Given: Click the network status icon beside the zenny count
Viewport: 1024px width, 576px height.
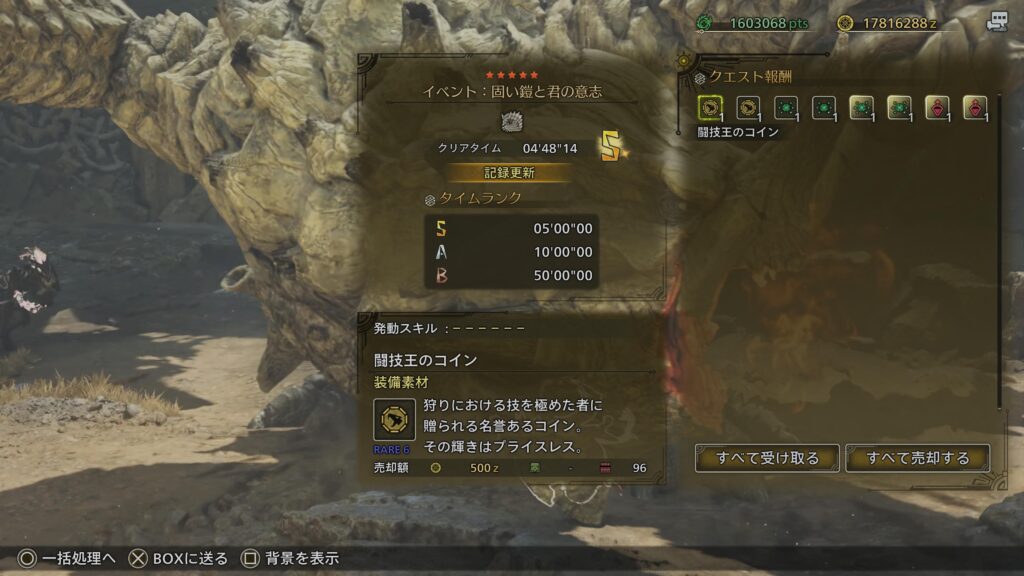Looking at the screenshot, I should coord(996,22).
